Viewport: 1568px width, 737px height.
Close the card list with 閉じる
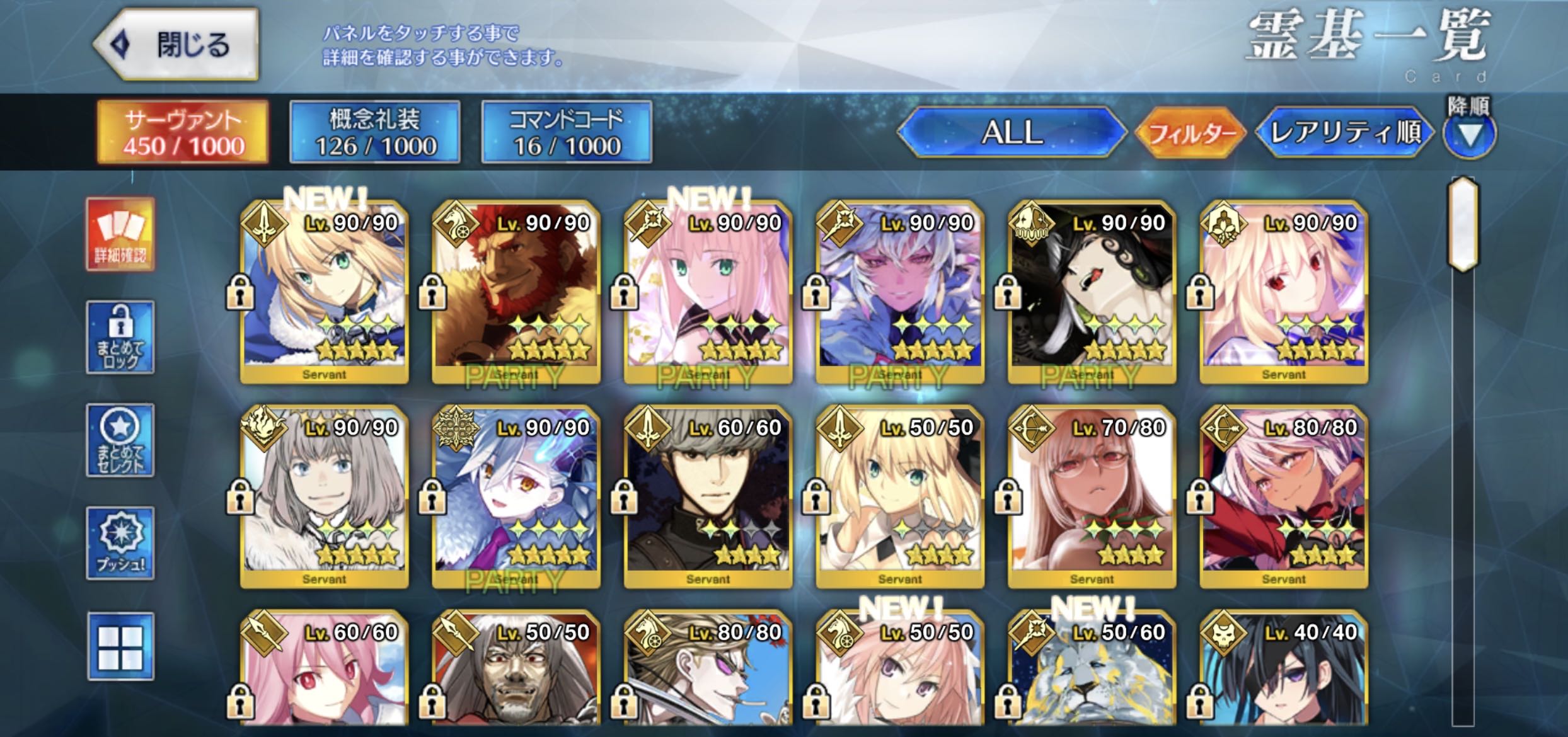(x=176, y=44)
